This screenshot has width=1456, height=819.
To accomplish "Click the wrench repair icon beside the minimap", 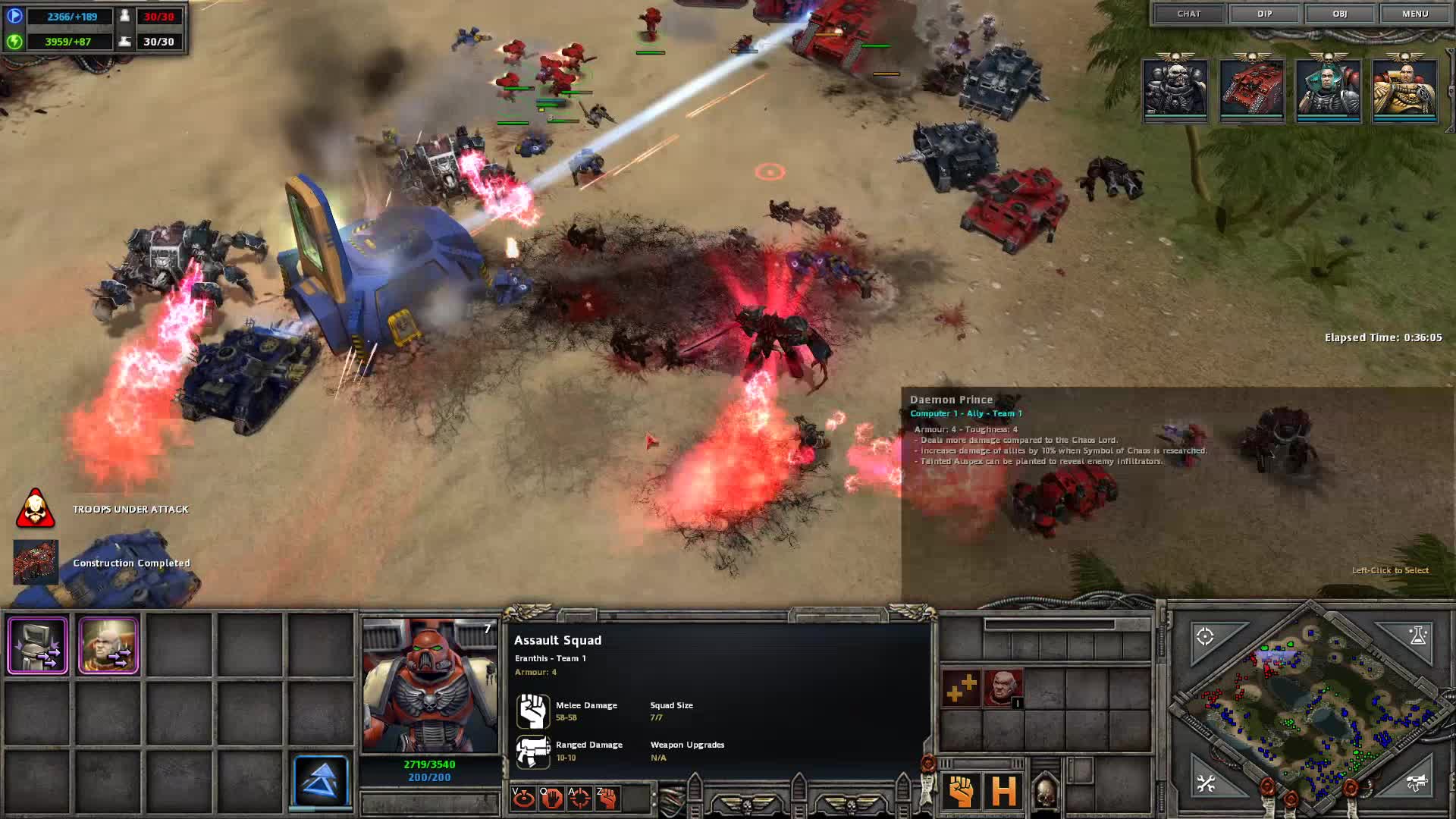I will point(1207,785).
